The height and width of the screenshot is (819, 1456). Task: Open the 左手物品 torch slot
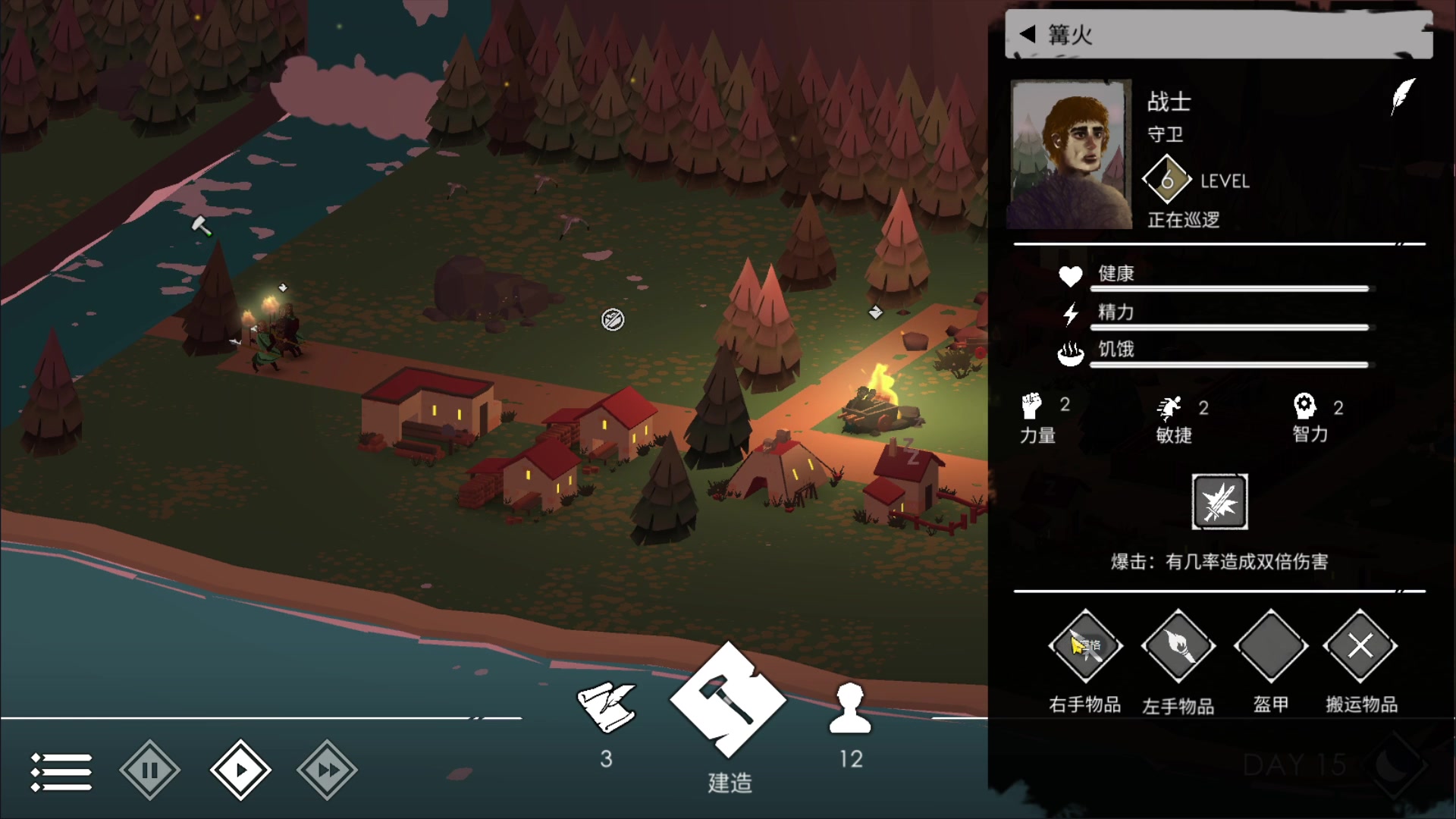coord(1178,647)
